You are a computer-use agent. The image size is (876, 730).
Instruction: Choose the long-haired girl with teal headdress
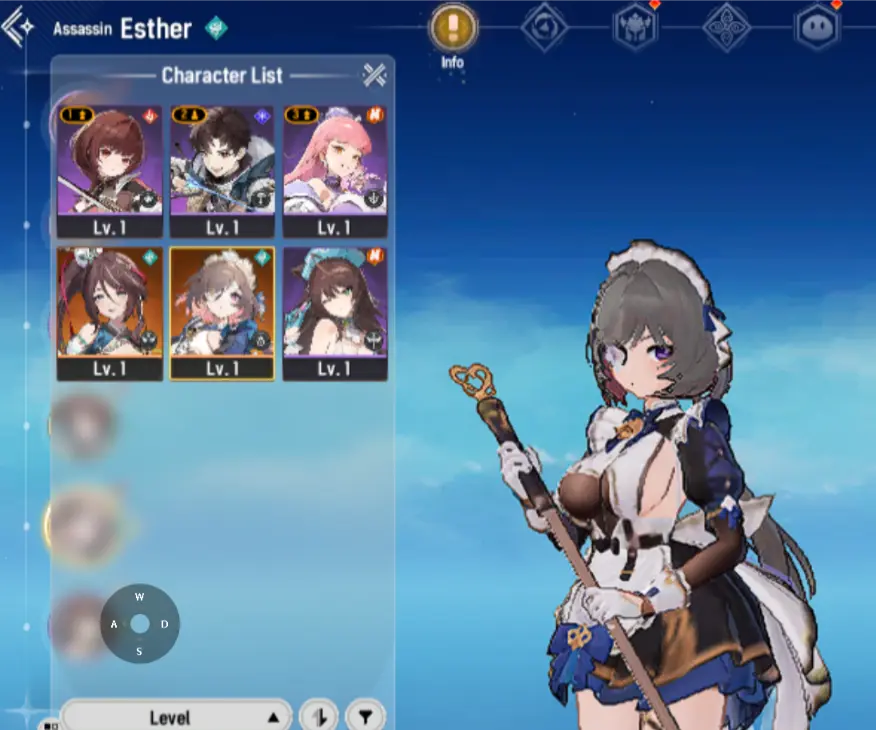[x=335, y=311]
